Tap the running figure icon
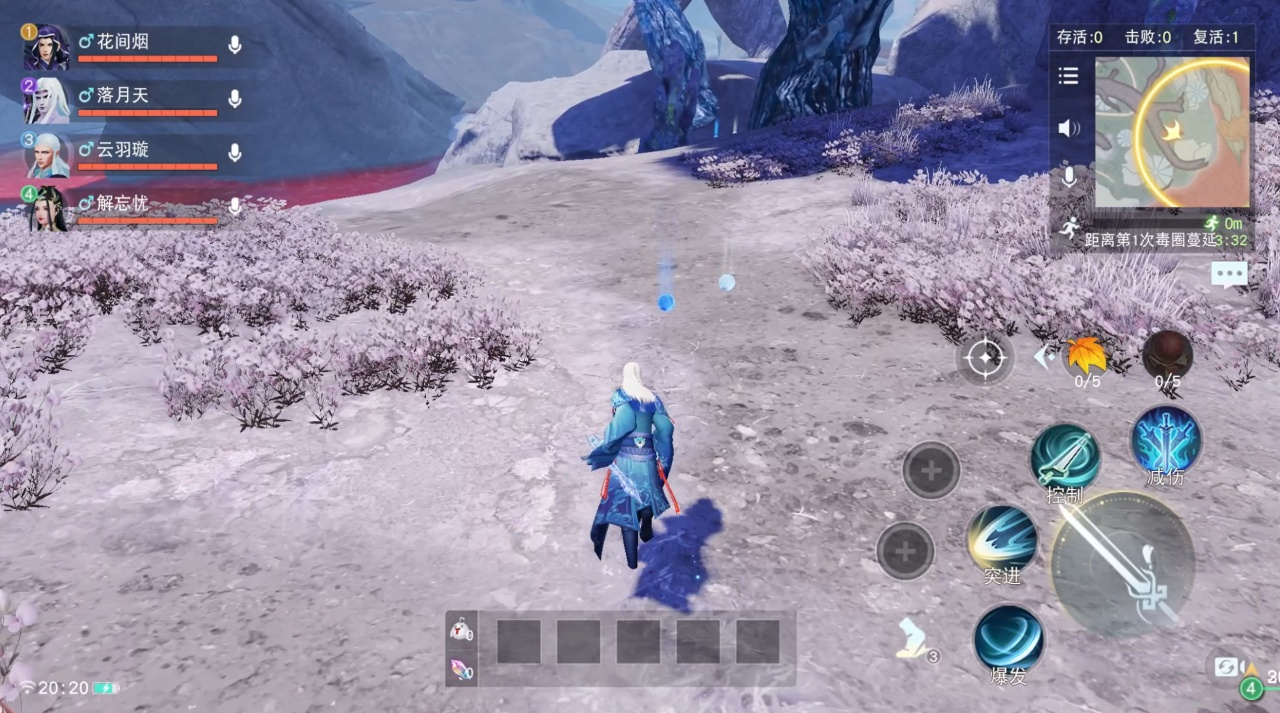 click(x=1069, y=228)
